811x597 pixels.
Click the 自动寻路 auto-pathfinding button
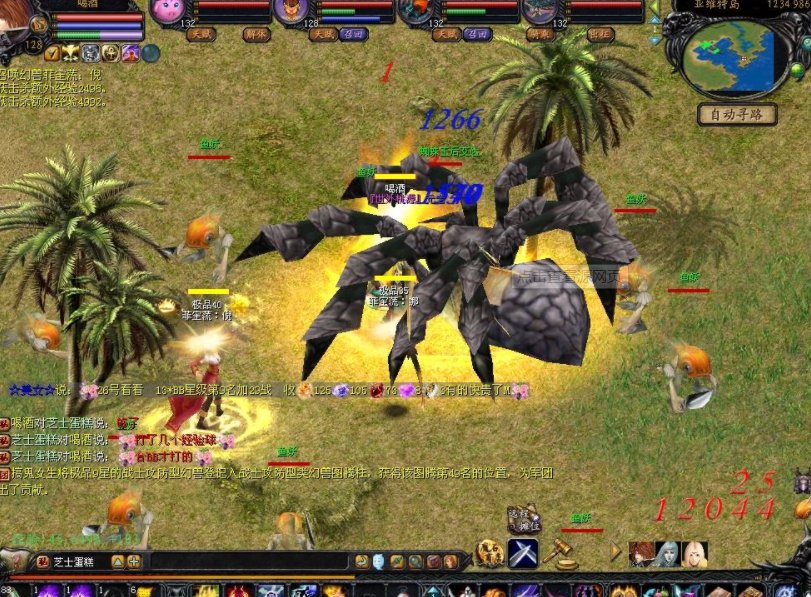click(x=736, y=114)
